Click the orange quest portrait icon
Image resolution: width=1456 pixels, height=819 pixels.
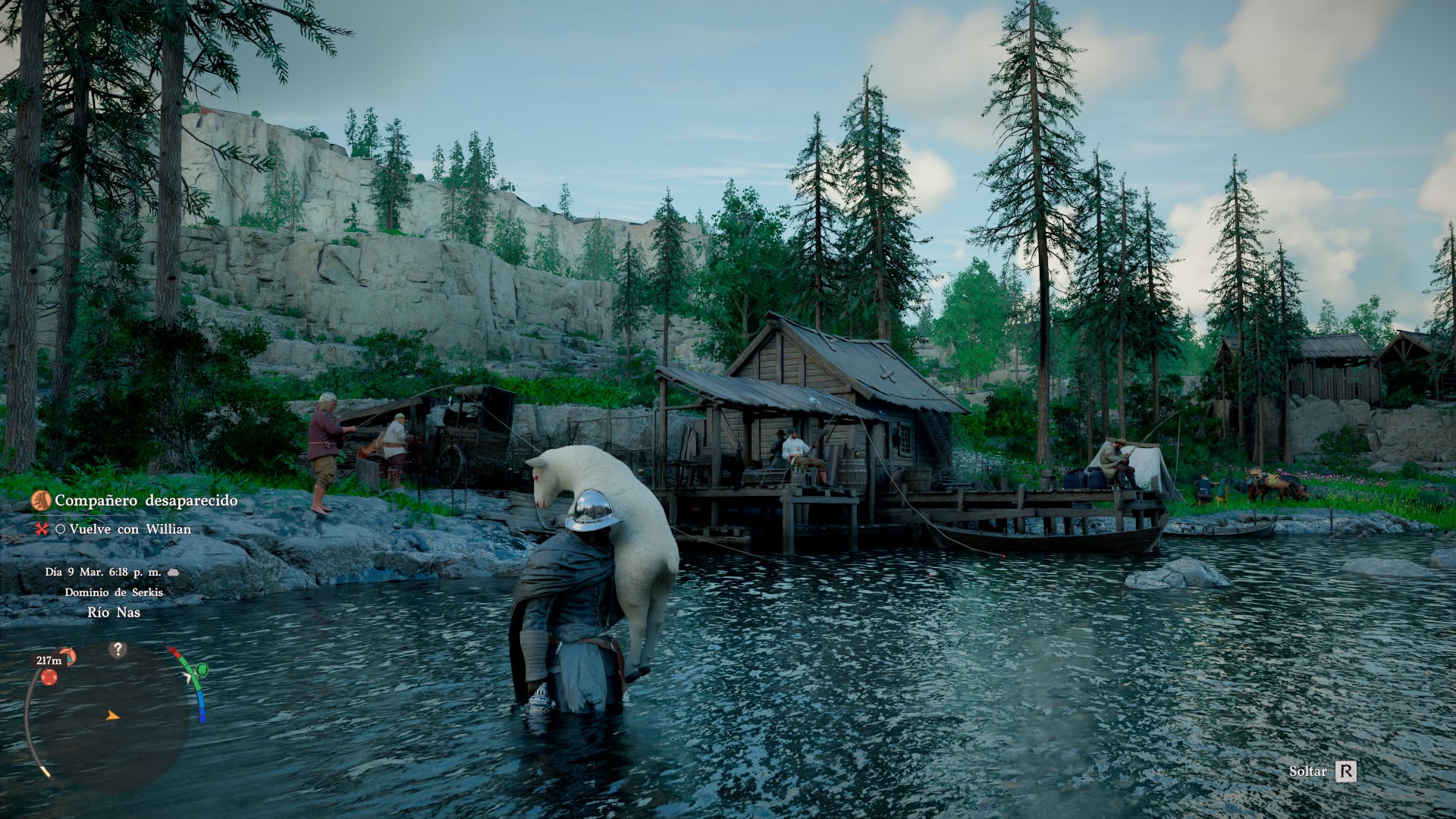point(41,500)
